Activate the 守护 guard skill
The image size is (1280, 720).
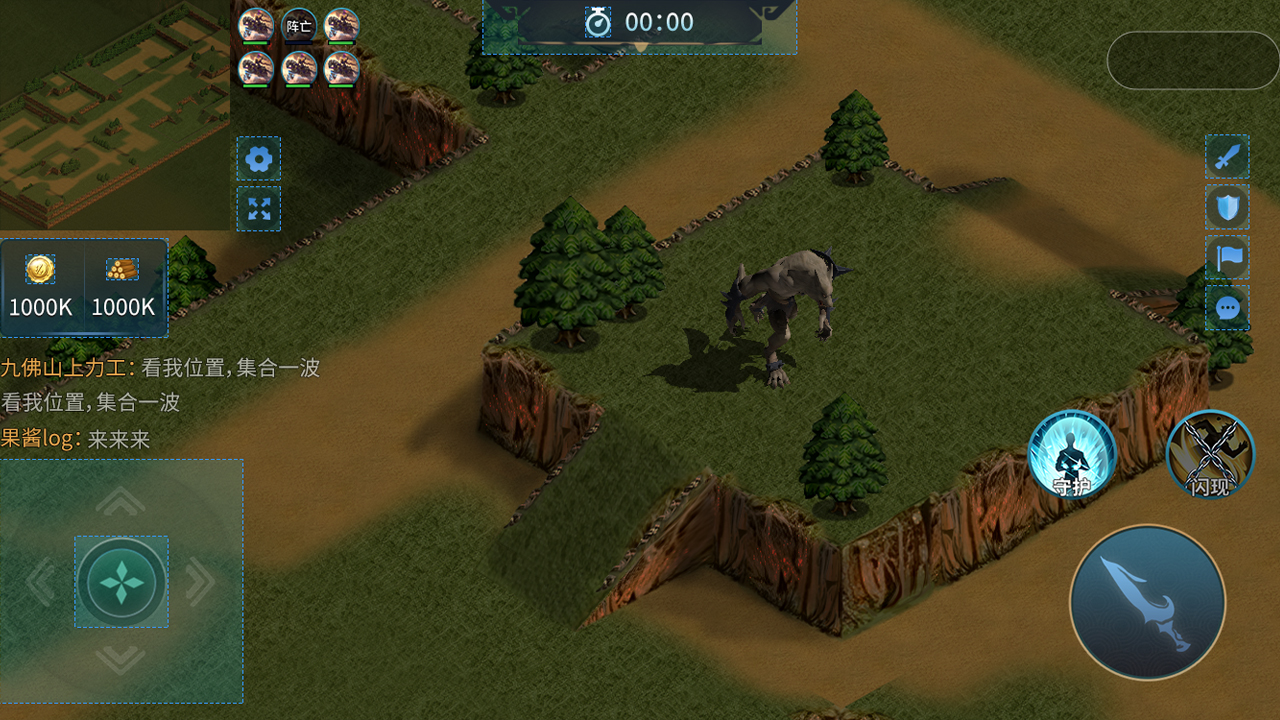[1072, 455]
